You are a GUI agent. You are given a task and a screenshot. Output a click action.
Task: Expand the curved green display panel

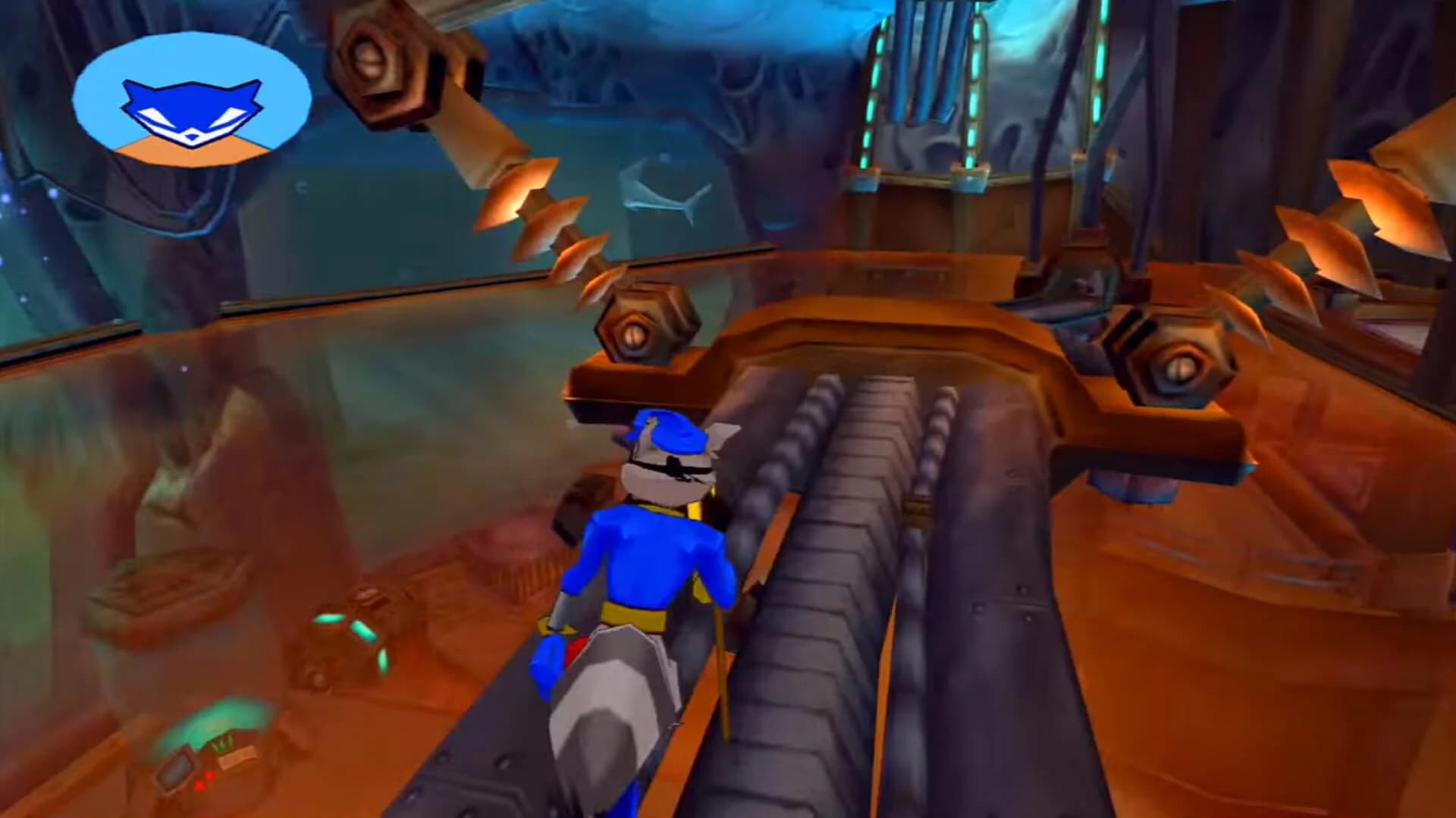[214, 722]
